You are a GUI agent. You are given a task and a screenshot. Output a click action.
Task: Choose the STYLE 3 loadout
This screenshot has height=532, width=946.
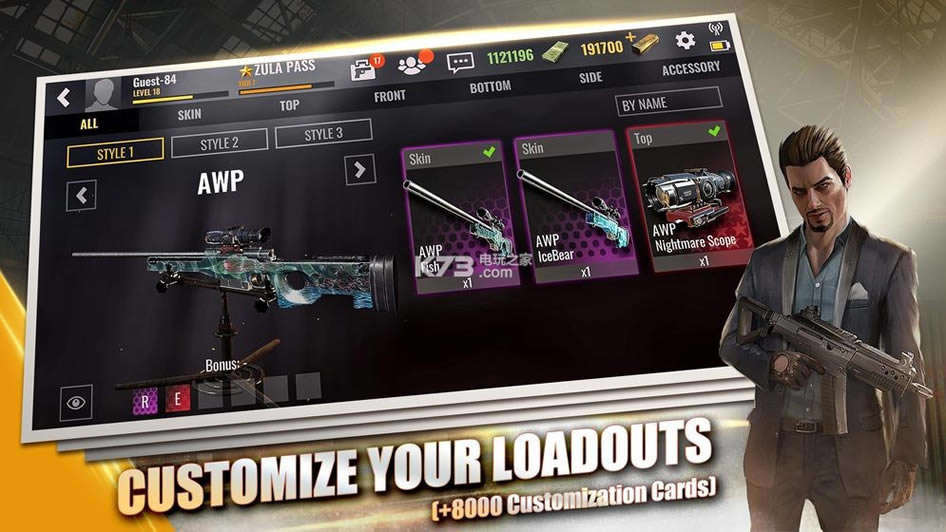point(323,134)
